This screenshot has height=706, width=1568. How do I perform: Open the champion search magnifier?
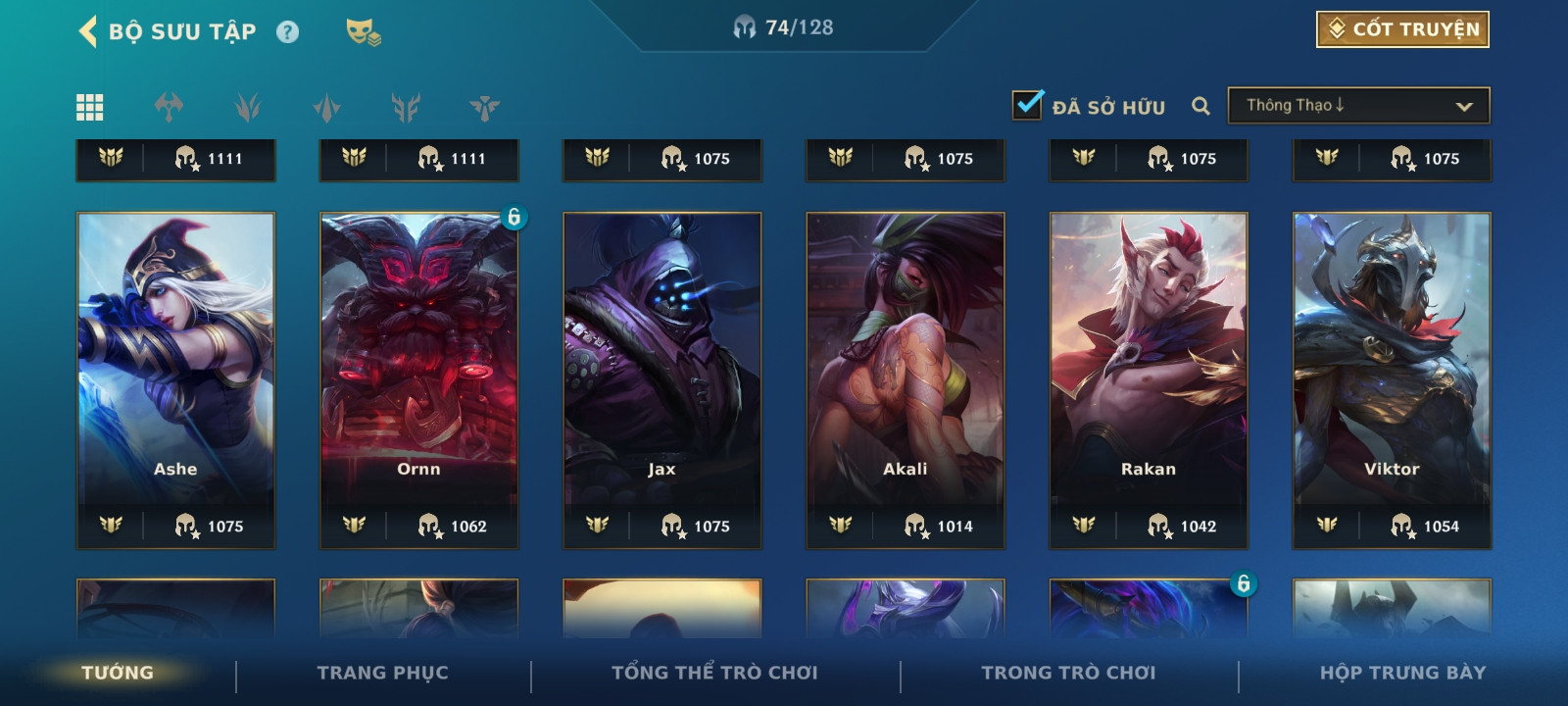1200,106
